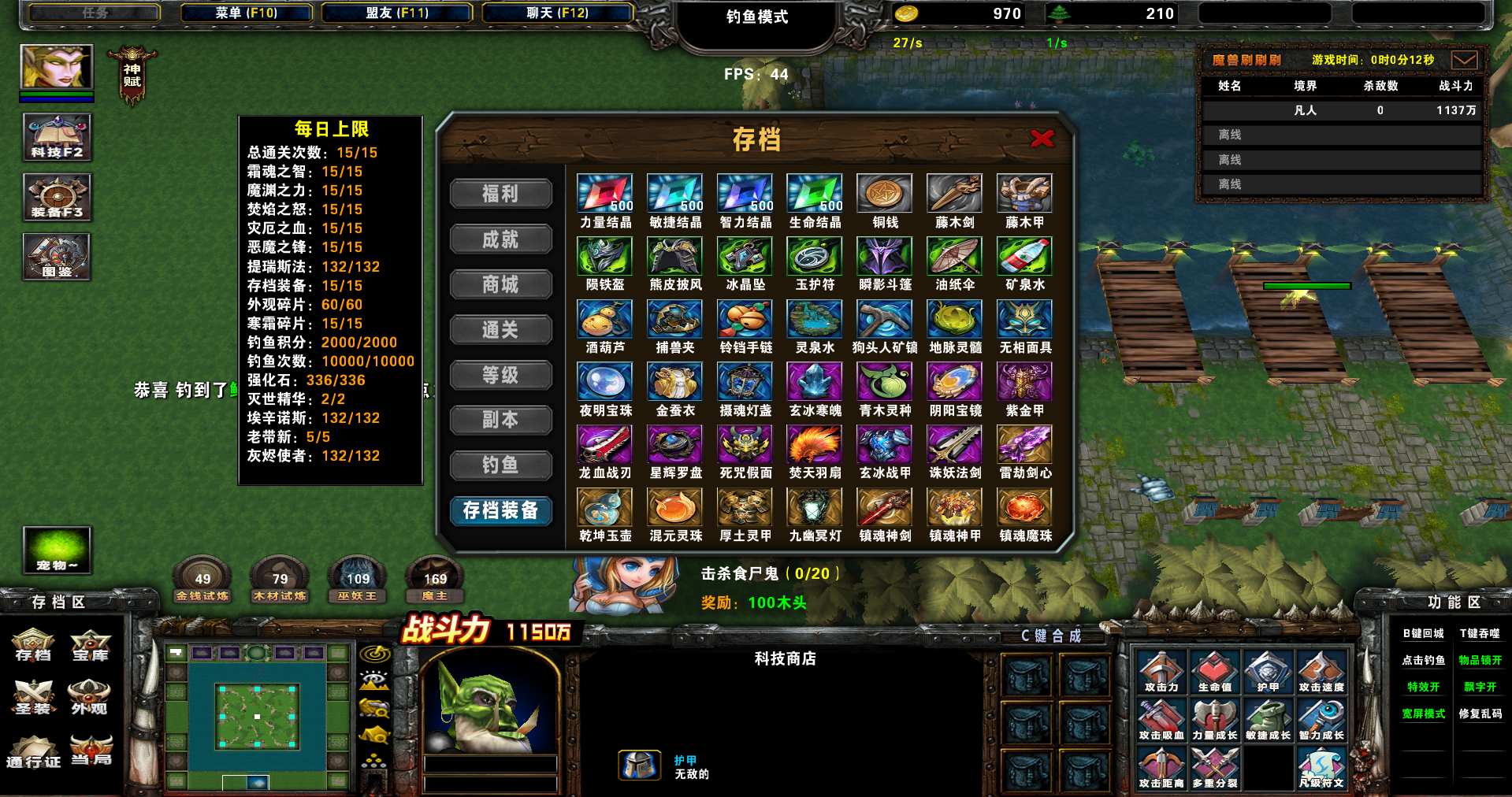Click the minimap

pos(257,715)
